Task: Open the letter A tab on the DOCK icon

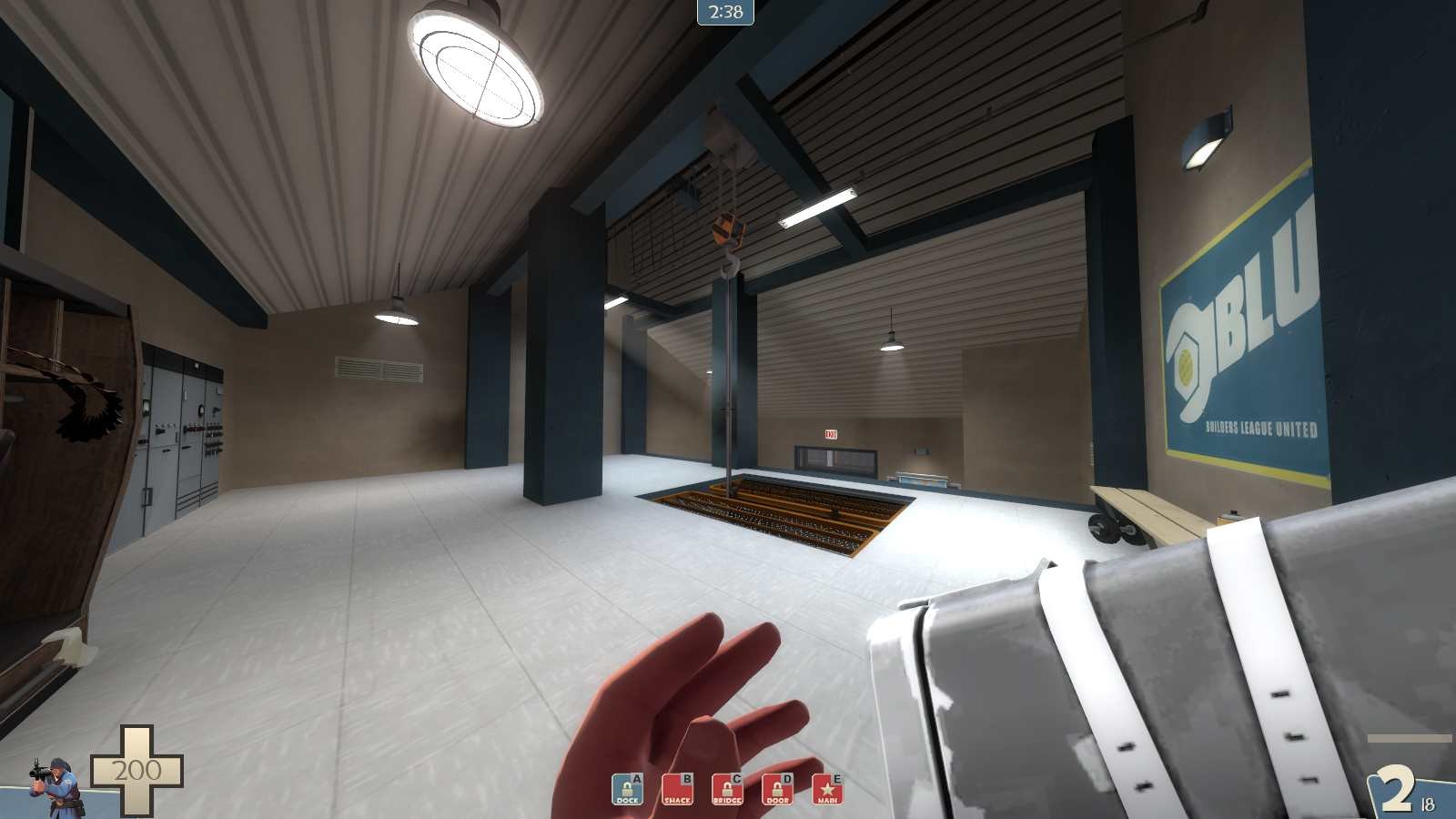Action: [637, 778]
